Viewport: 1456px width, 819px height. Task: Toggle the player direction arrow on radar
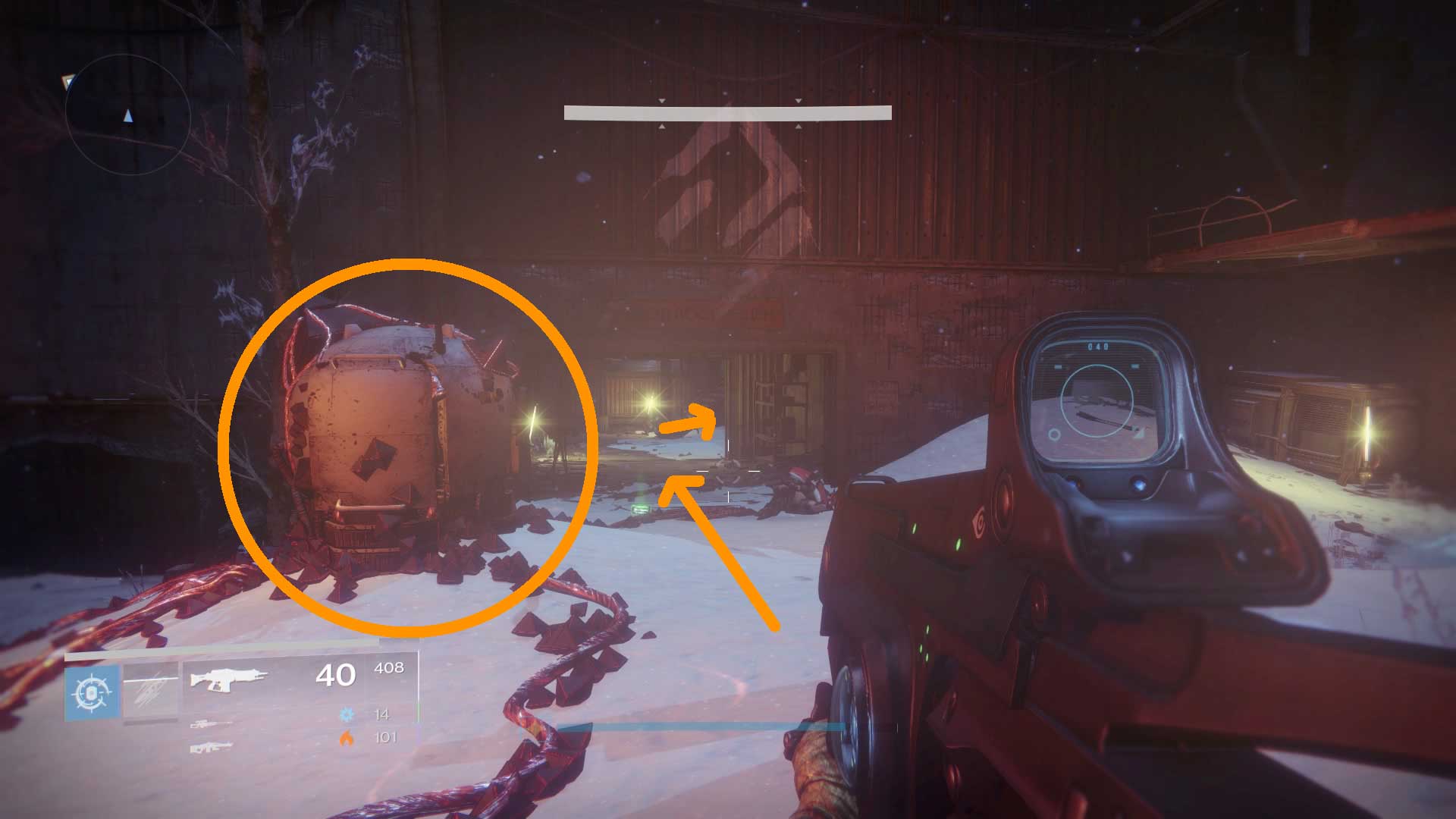point(127,116)
